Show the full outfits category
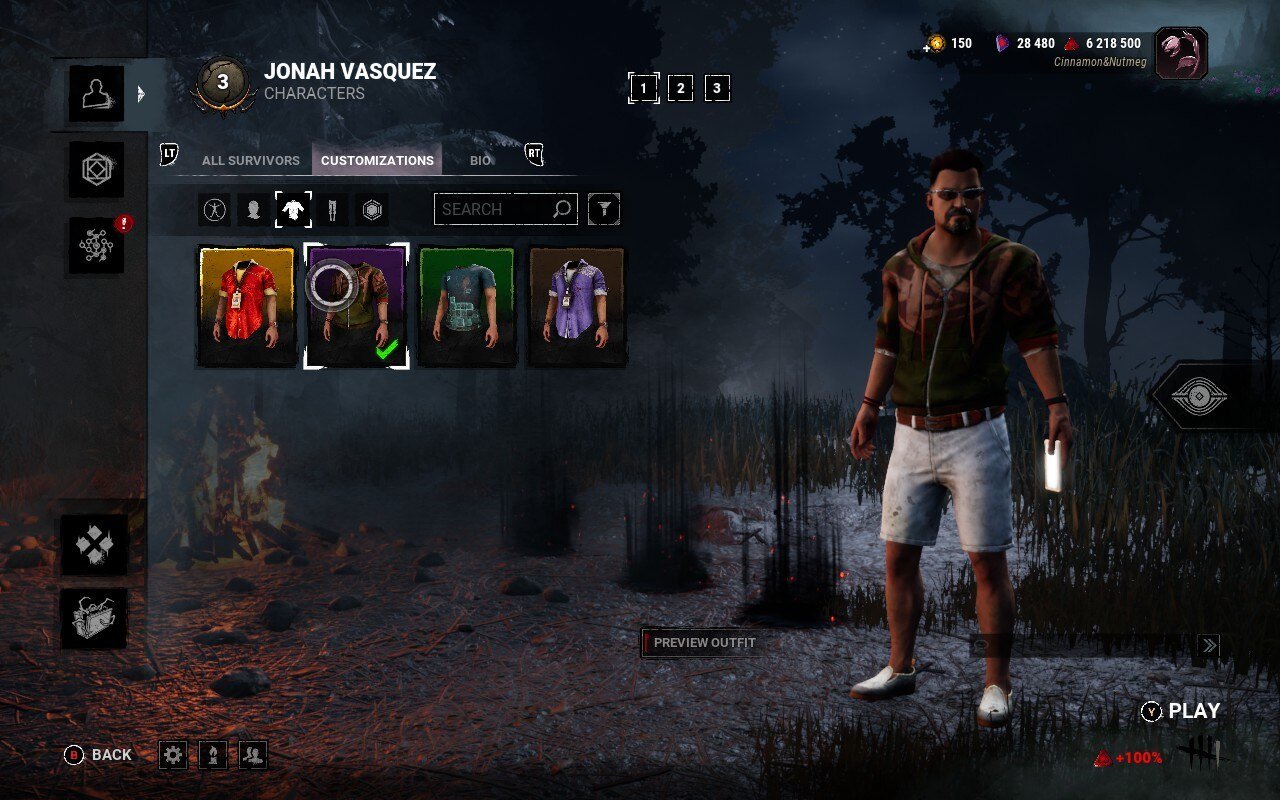Image resolution: width=1280 pixels, height=800 pixels. [x=215, y=210]
